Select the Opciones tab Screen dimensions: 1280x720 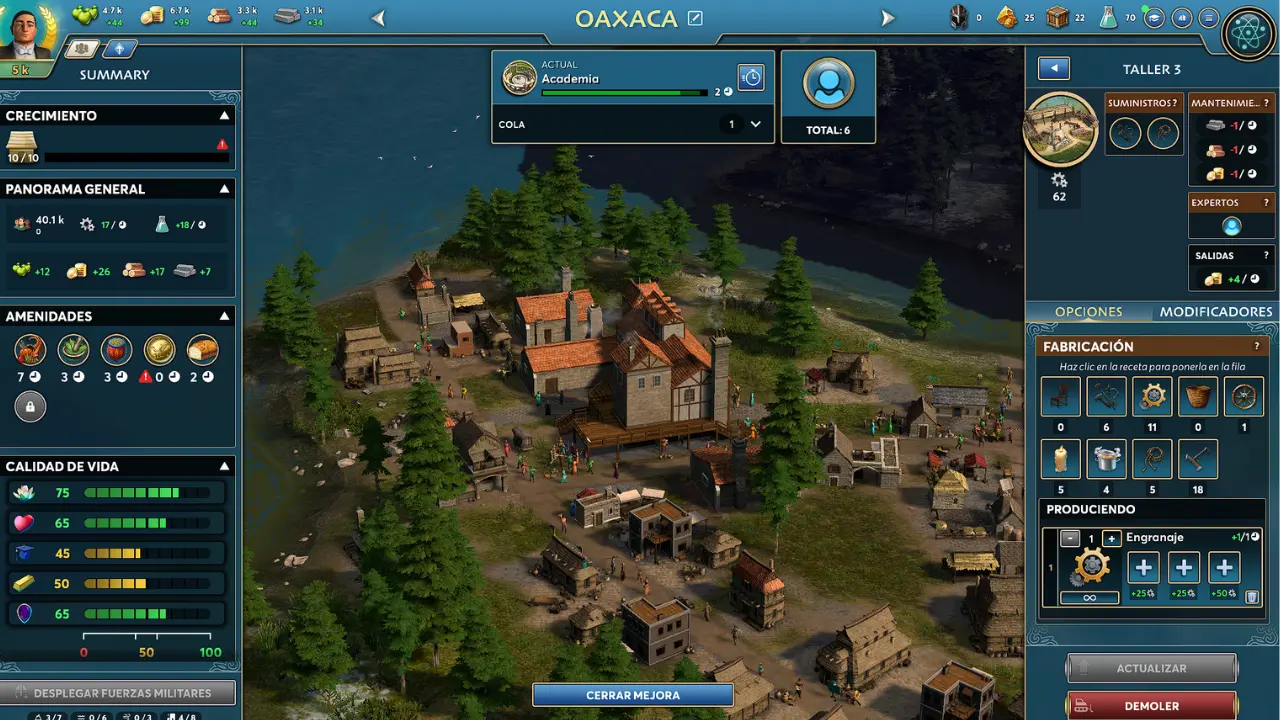click(1088, 312)
